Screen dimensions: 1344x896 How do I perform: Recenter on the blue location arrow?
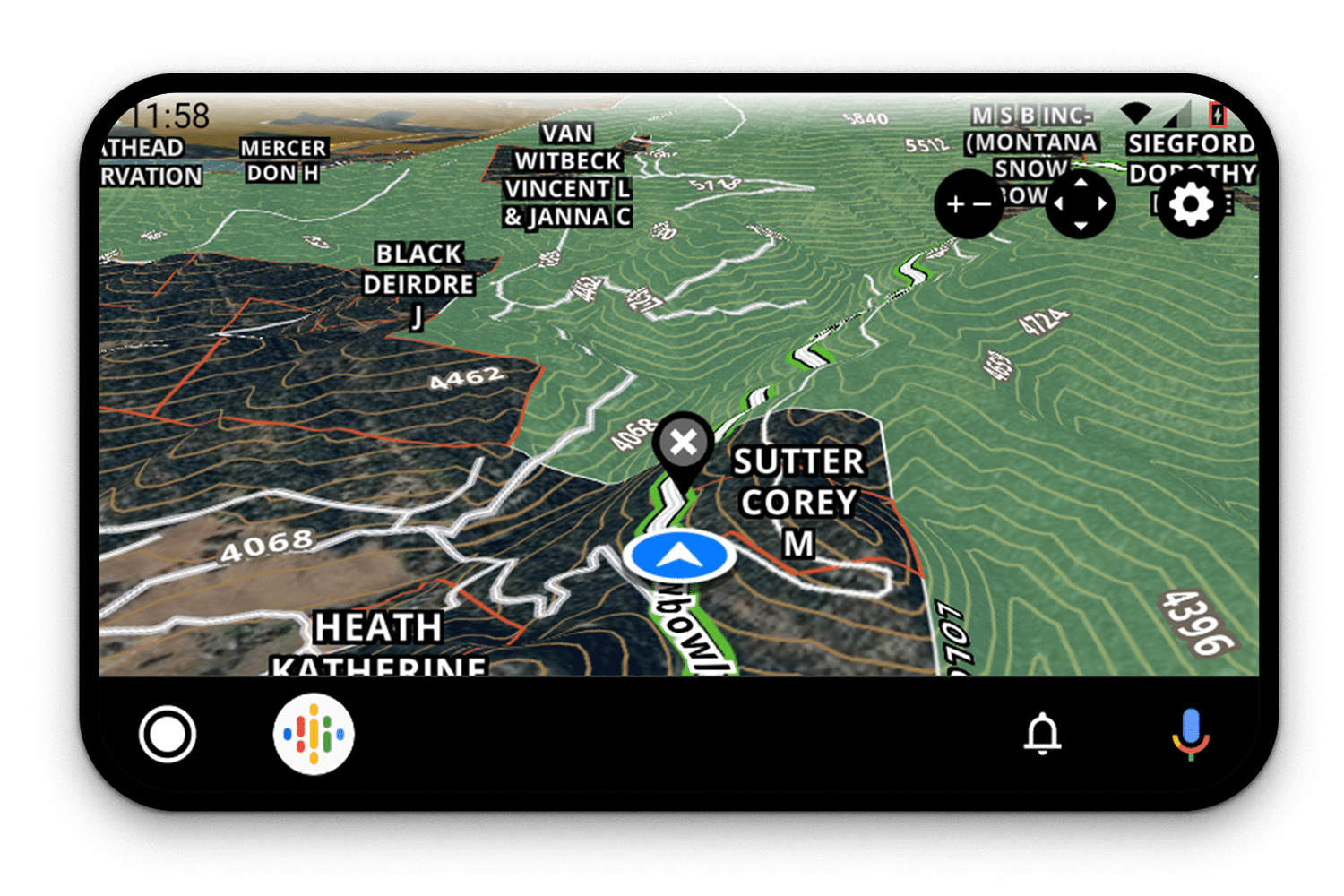point(681,555)
